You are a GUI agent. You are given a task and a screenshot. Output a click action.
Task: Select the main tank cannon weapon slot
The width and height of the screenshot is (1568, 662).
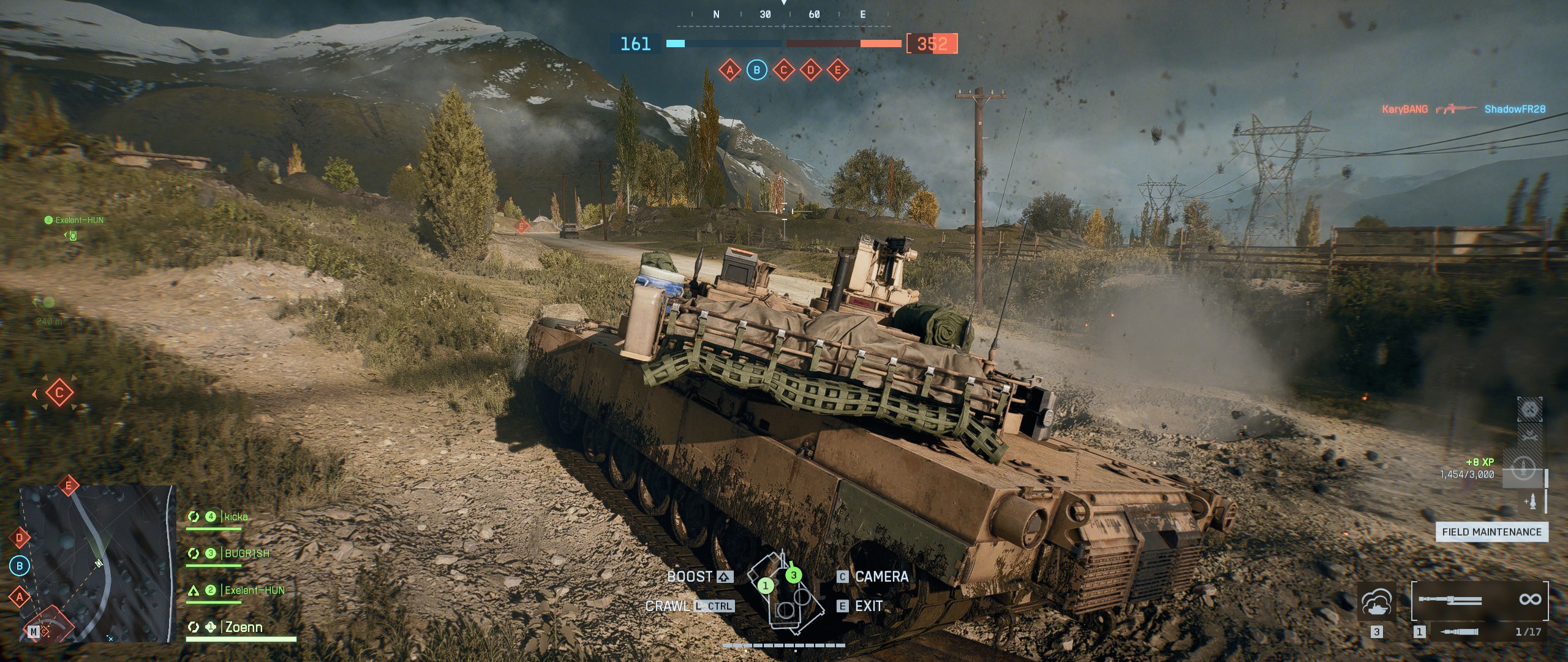[1452, 599]
